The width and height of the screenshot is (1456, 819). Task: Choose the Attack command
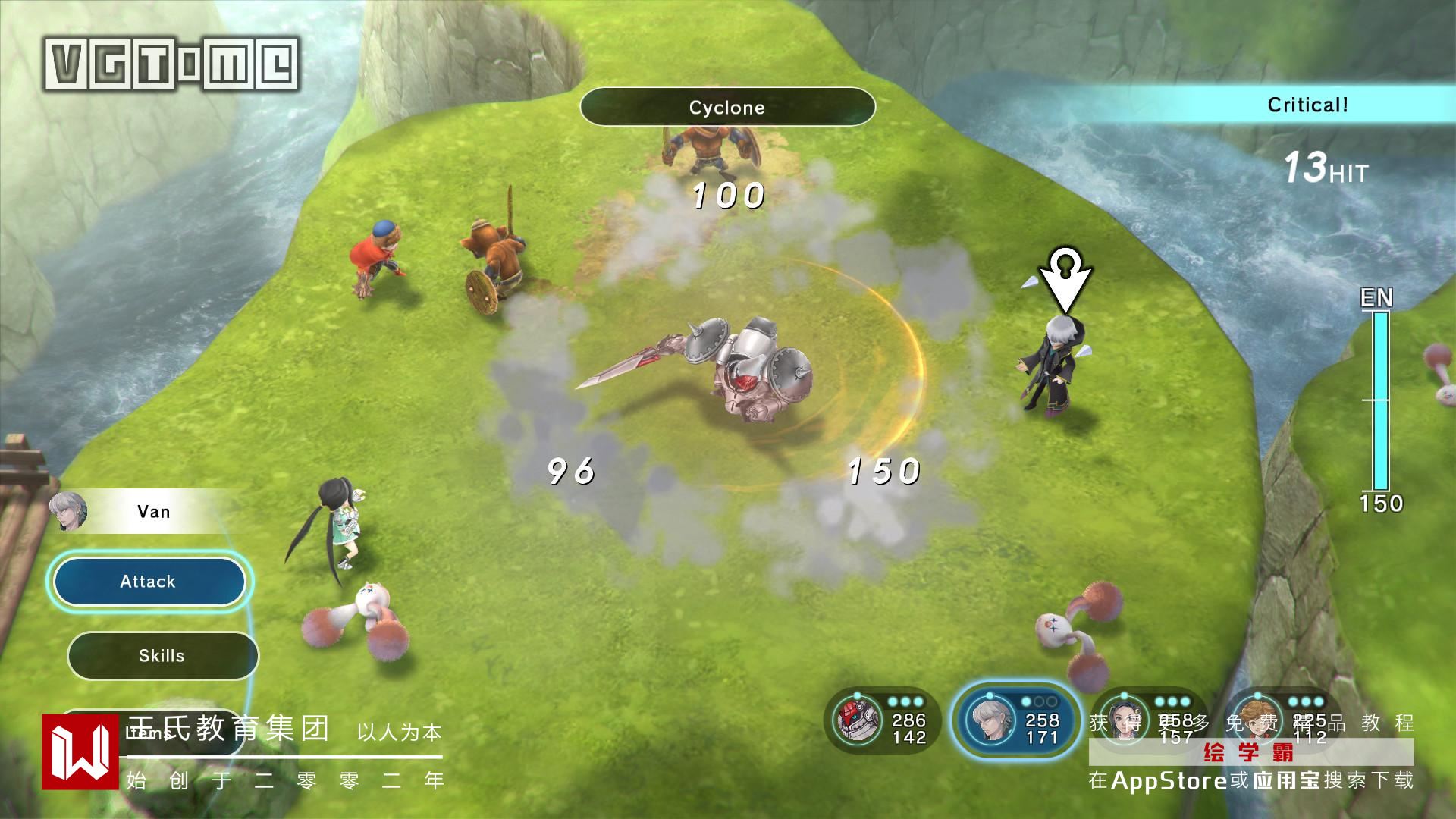pos(149,582)
